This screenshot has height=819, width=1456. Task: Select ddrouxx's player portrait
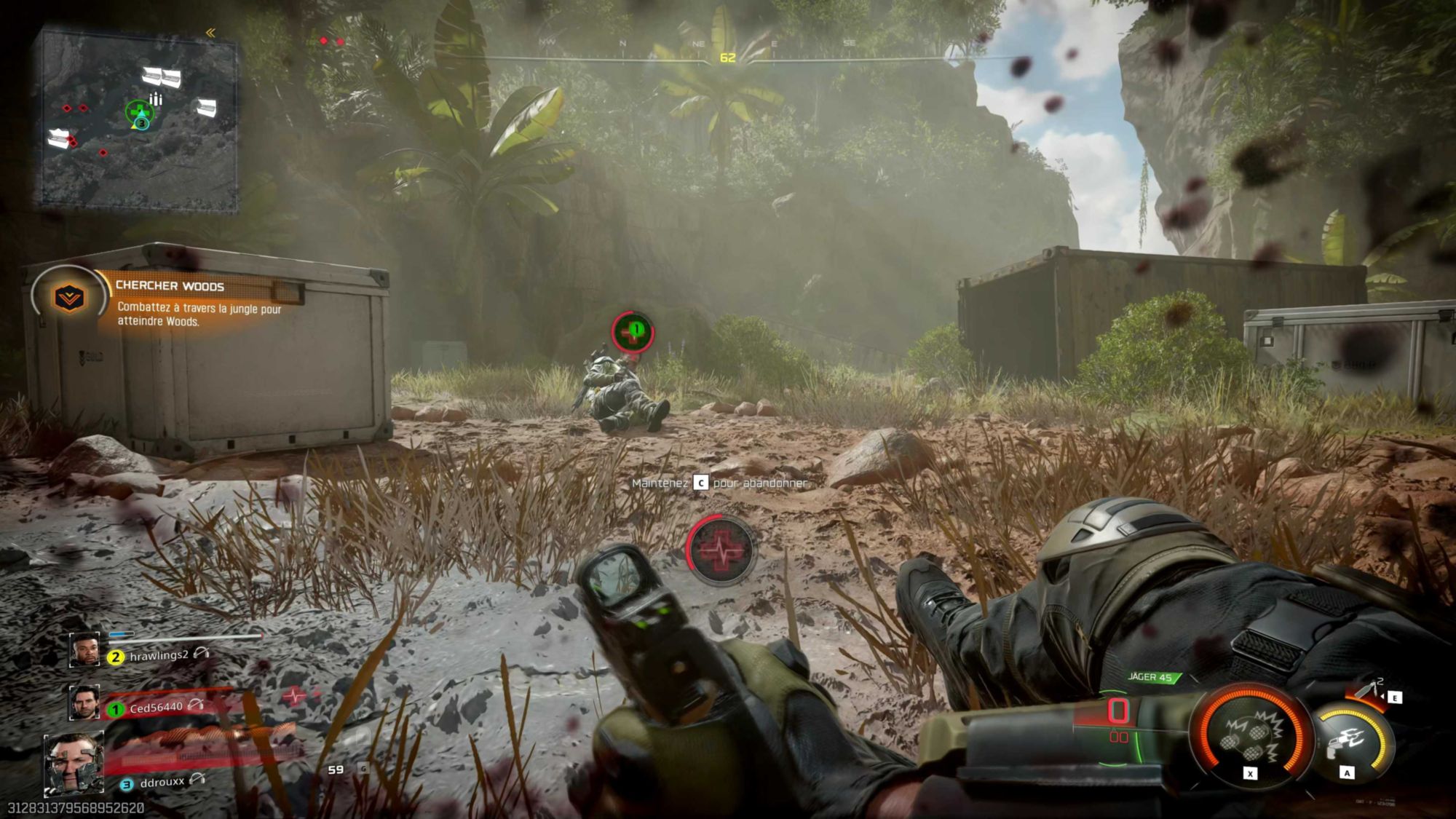74,764
